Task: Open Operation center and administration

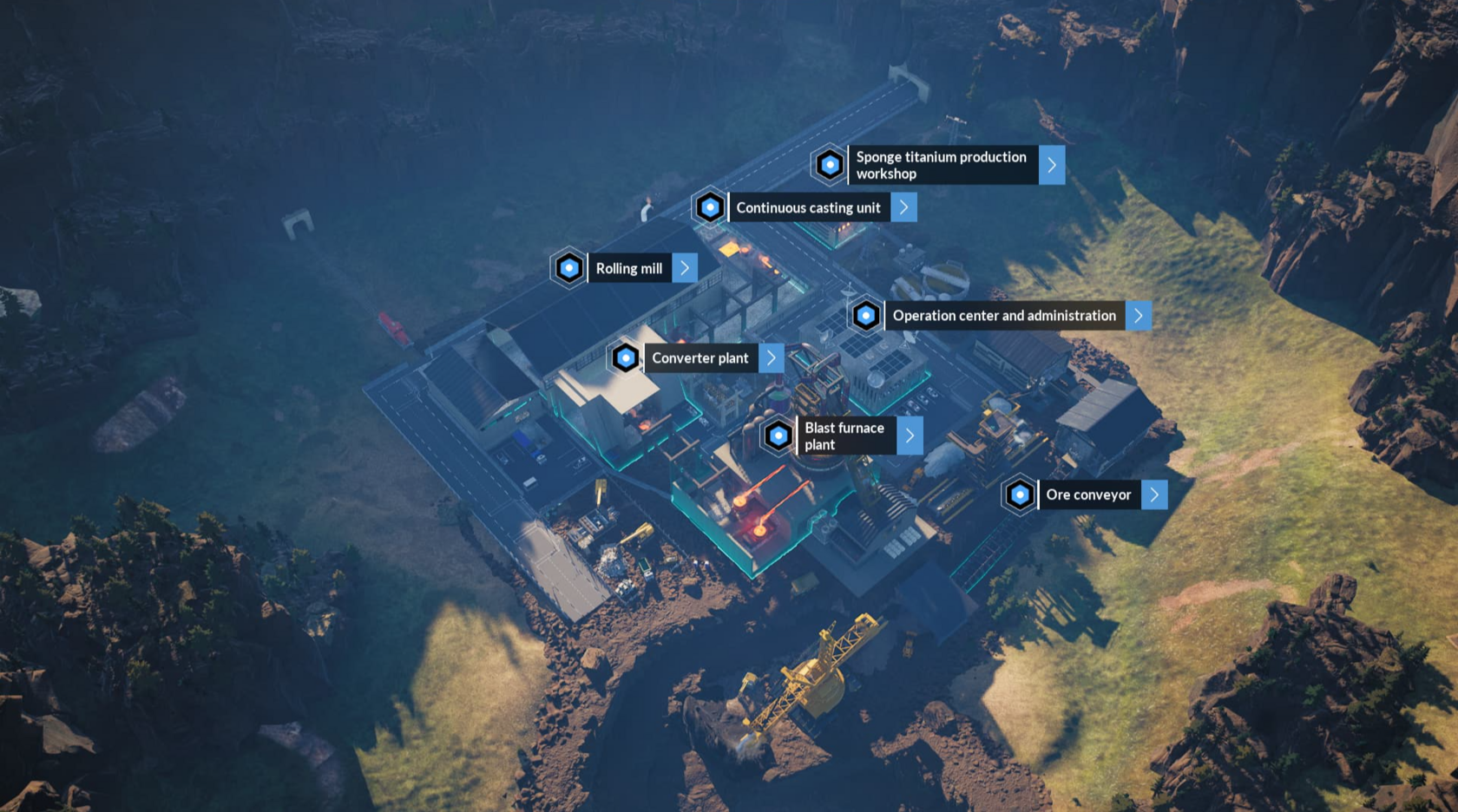Action: 1004,316
